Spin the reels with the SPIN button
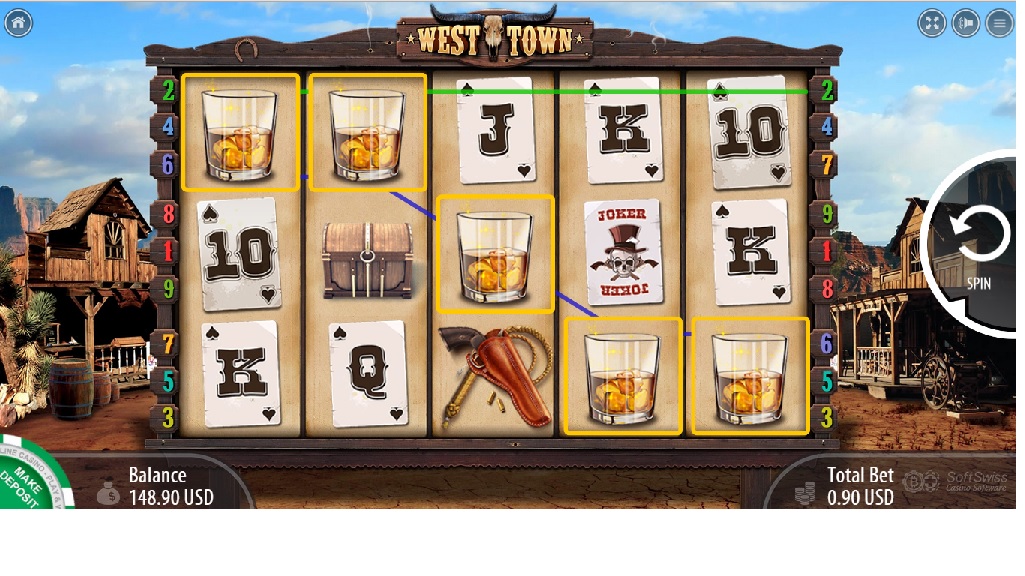This screenshot has width=1025, height=576. tap(977, 239)
